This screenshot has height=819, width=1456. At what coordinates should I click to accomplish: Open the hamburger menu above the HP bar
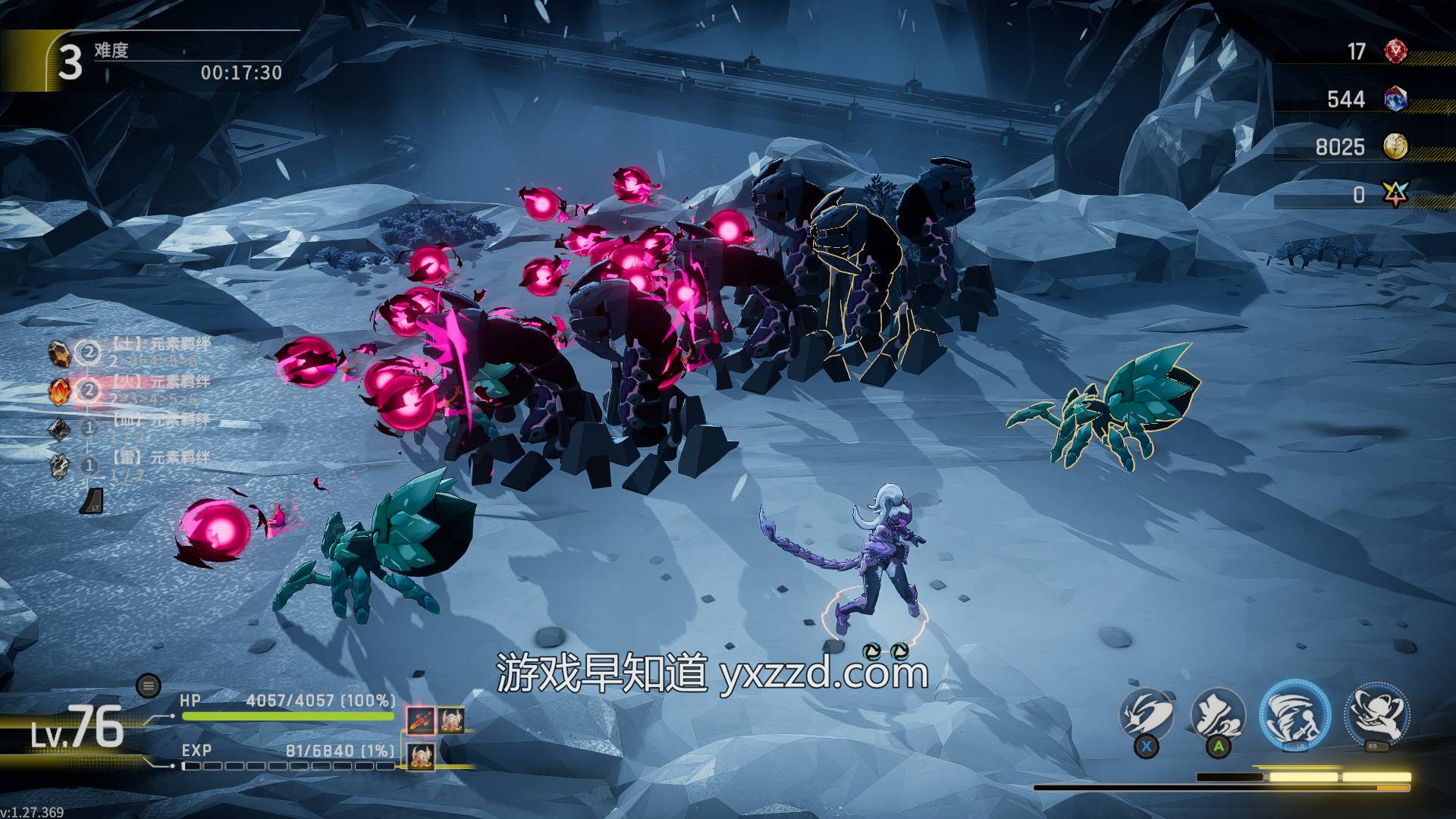click(149, 686)
